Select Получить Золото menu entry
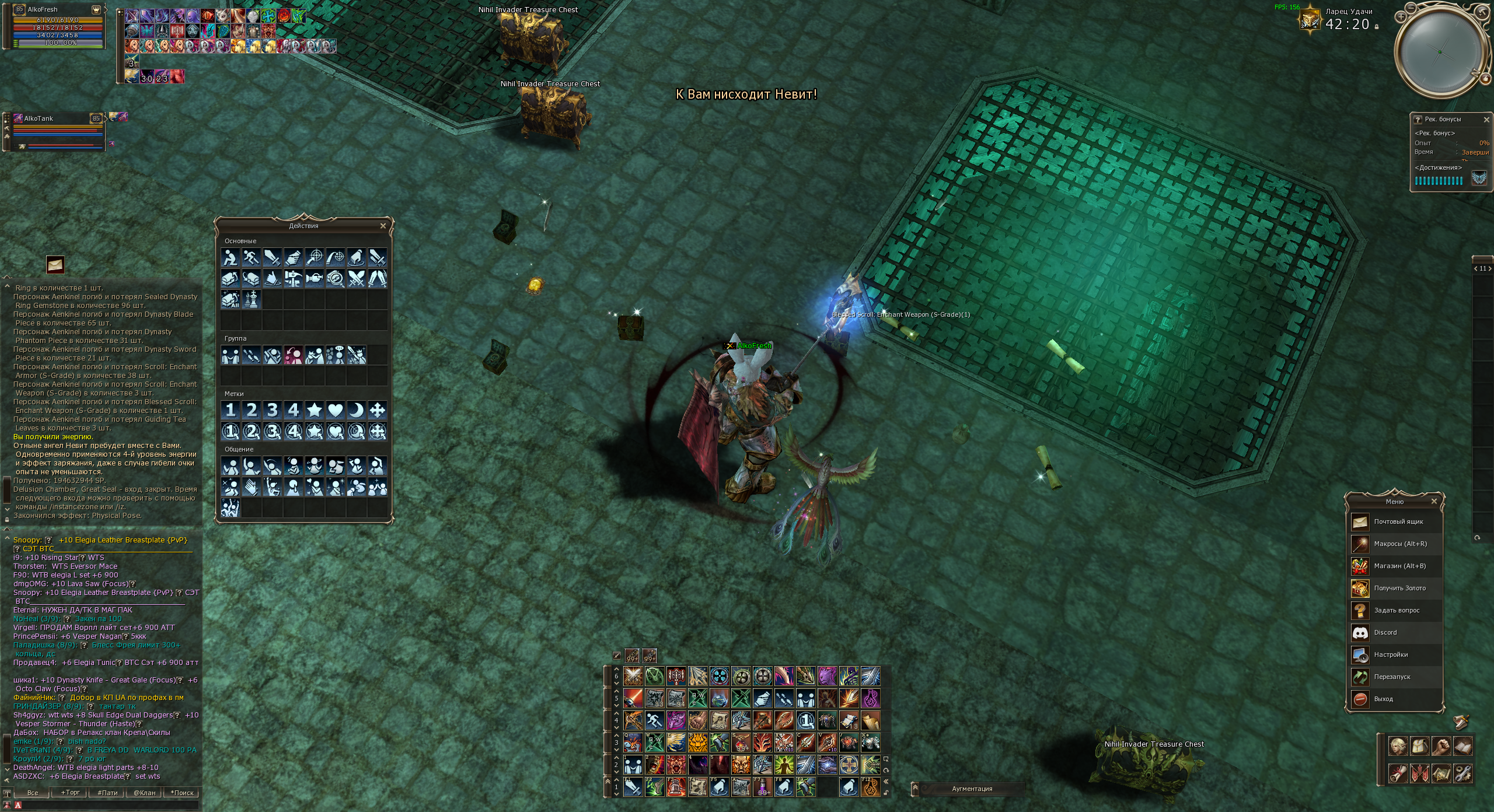Image resolution: width=1494 pixels, height=812 pixels. coord(1399,589)
